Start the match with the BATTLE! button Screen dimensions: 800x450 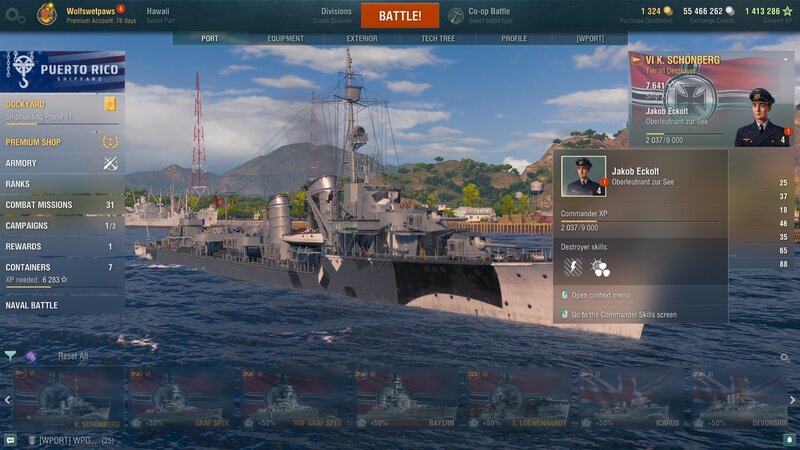399,16
